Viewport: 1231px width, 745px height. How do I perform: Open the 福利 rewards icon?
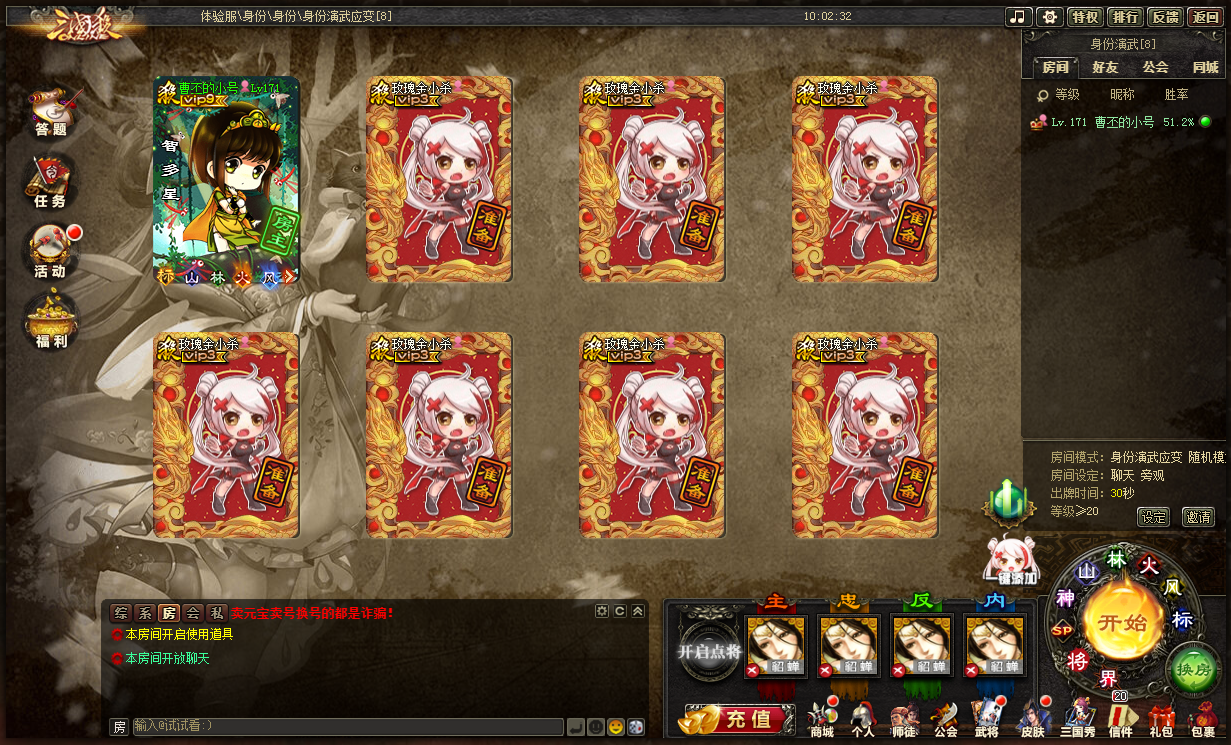coord(51,322)
